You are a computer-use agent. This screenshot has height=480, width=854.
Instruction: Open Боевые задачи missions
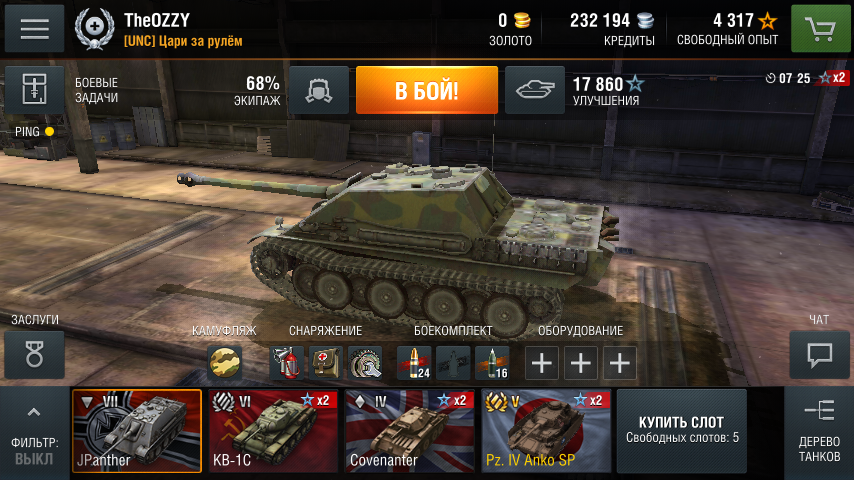coord(35,91)
